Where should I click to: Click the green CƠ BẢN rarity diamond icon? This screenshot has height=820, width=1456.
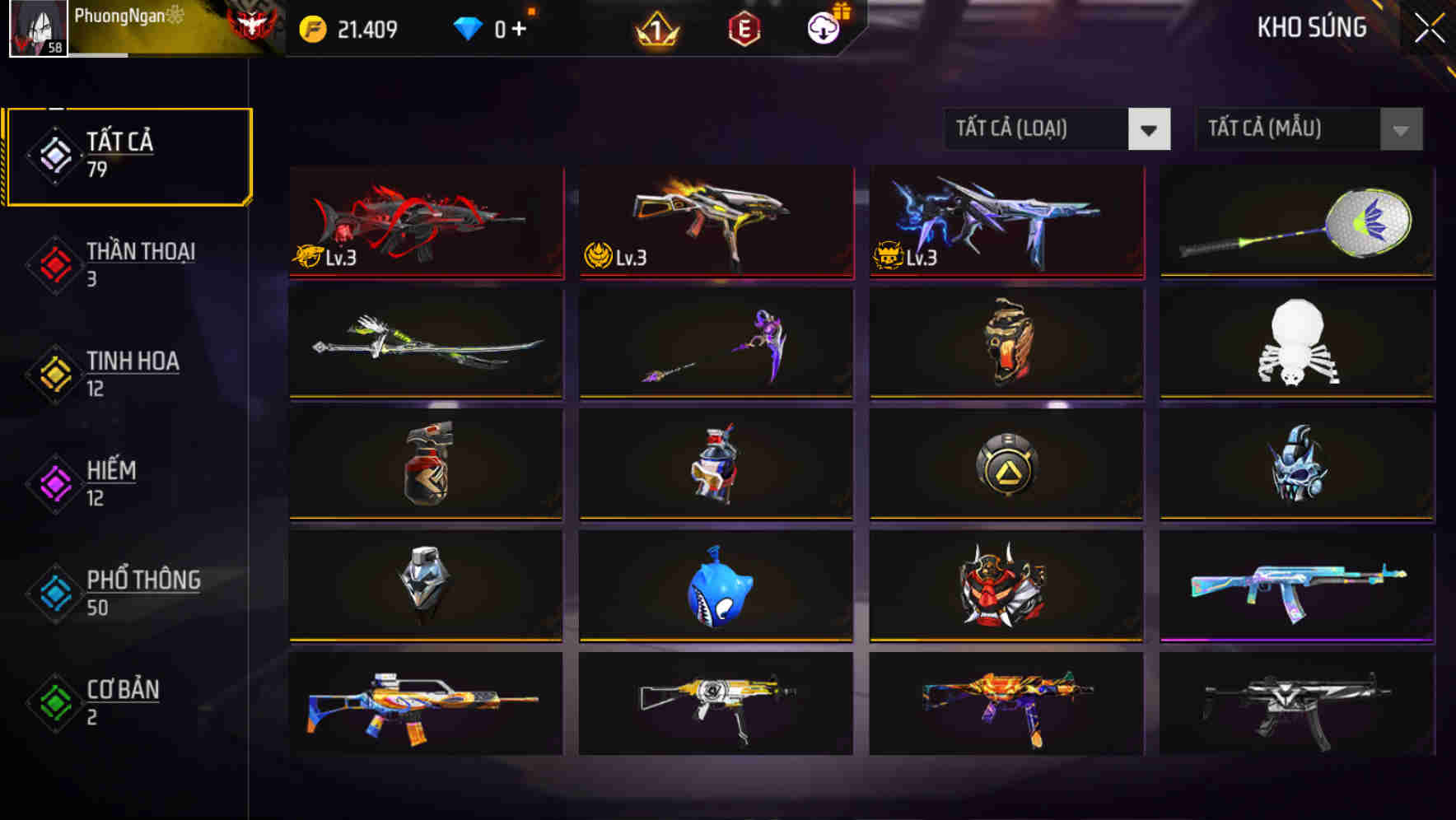(x=52, y=701)
